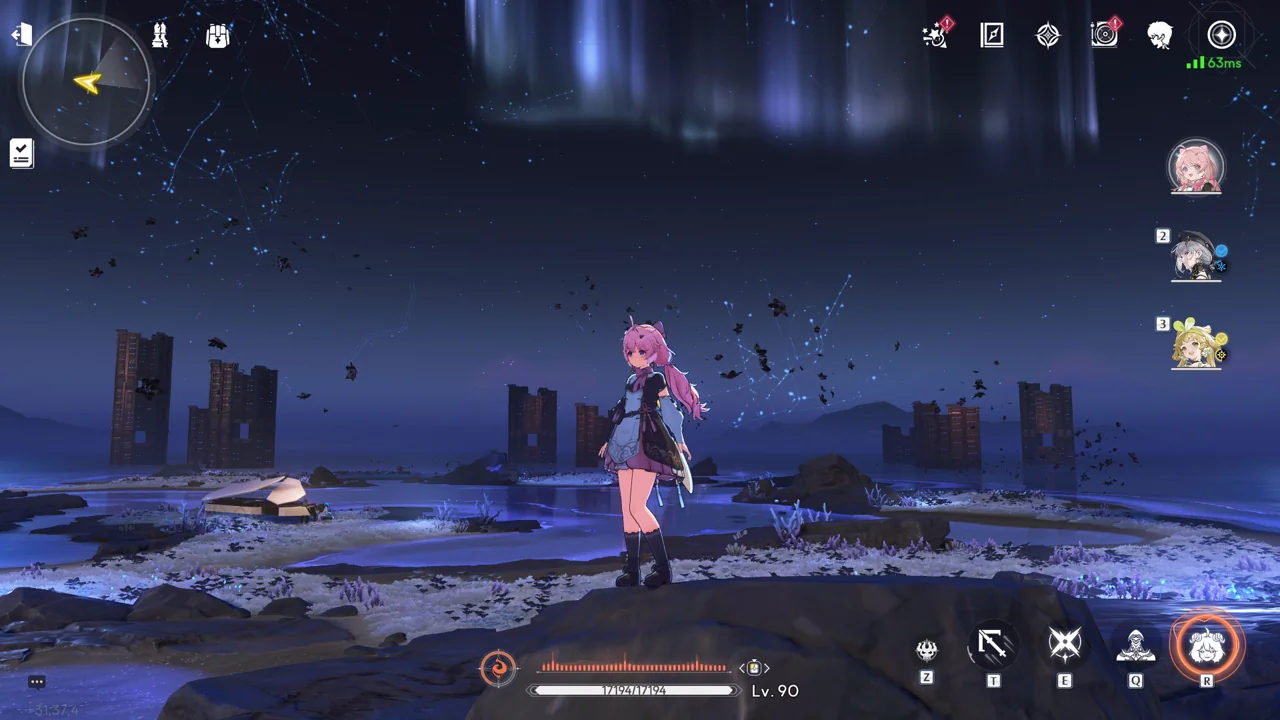Viewport: 1280px width, 720px height.
Task: Open the events icon with stars
Action: click(935, 36)
